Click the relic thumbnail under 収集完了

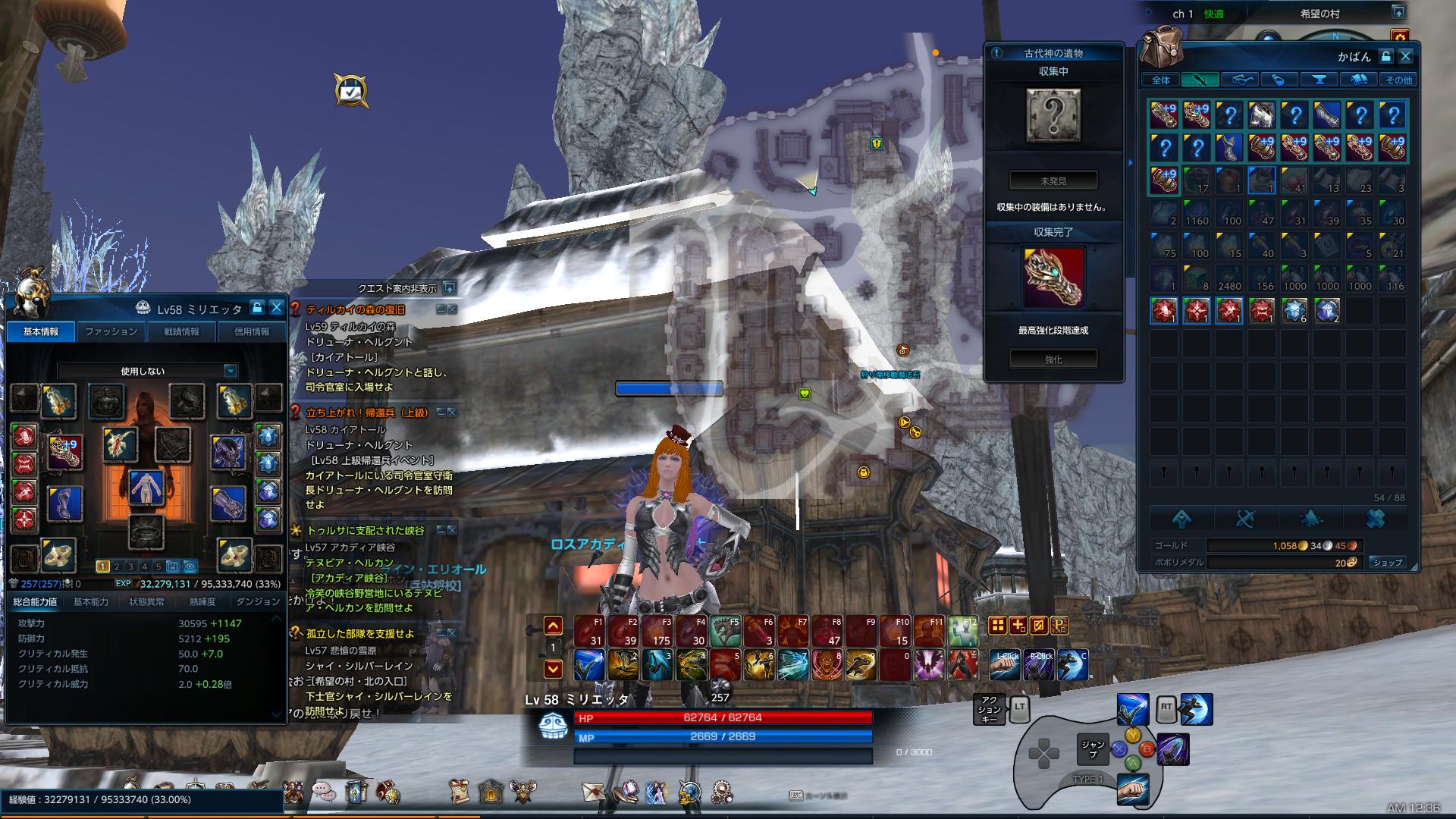(x=1055, y=278)
